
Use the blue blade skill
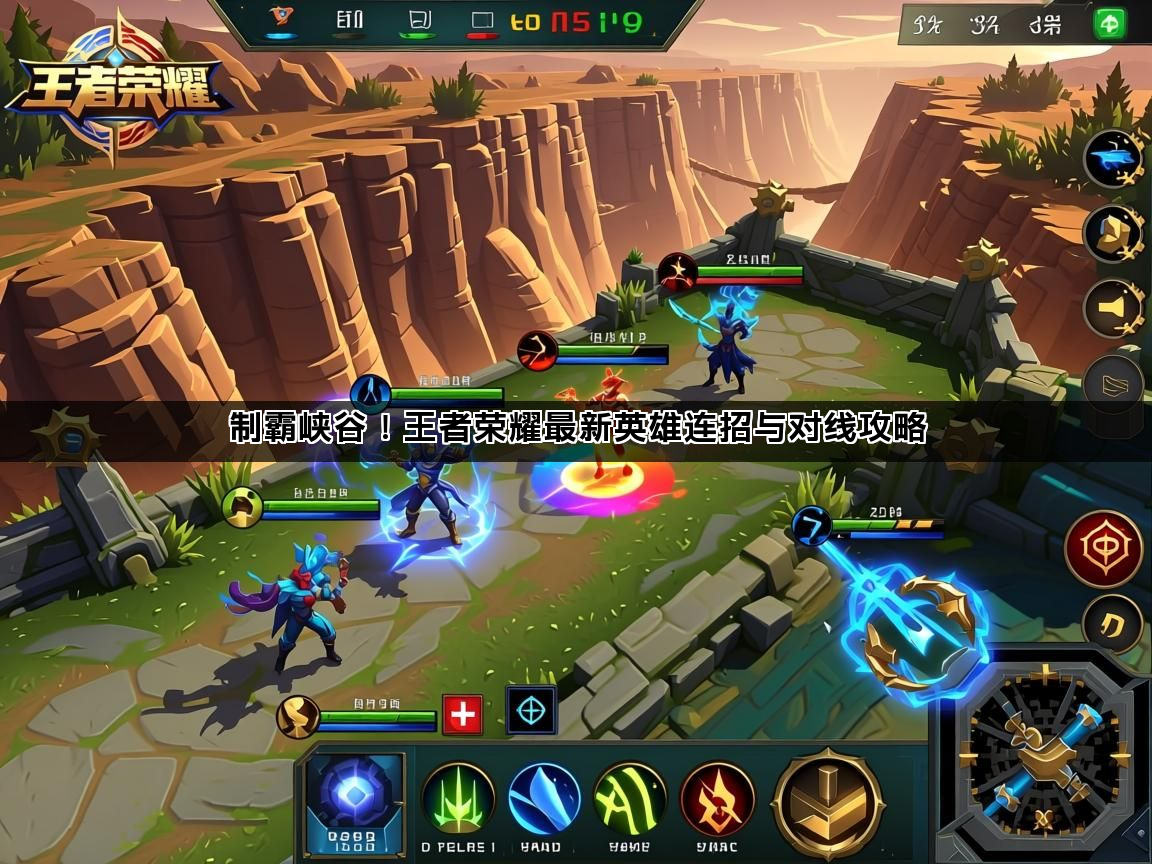coord(544,799)
